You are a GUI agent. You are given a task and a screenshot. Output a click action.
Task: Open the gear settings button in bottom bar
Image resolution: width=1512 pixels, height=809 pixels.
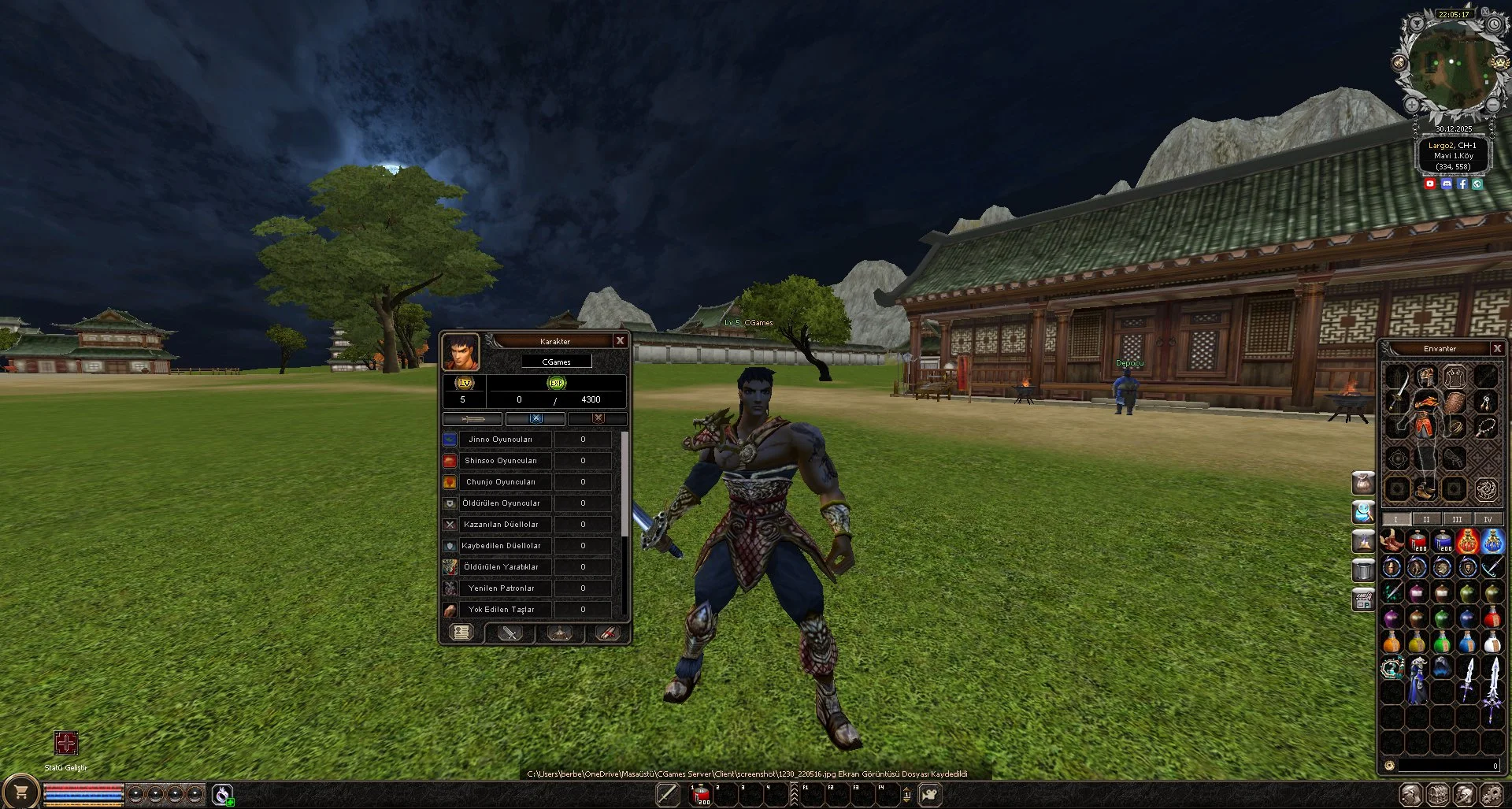pyautogui.click(x=1491, y=794)
